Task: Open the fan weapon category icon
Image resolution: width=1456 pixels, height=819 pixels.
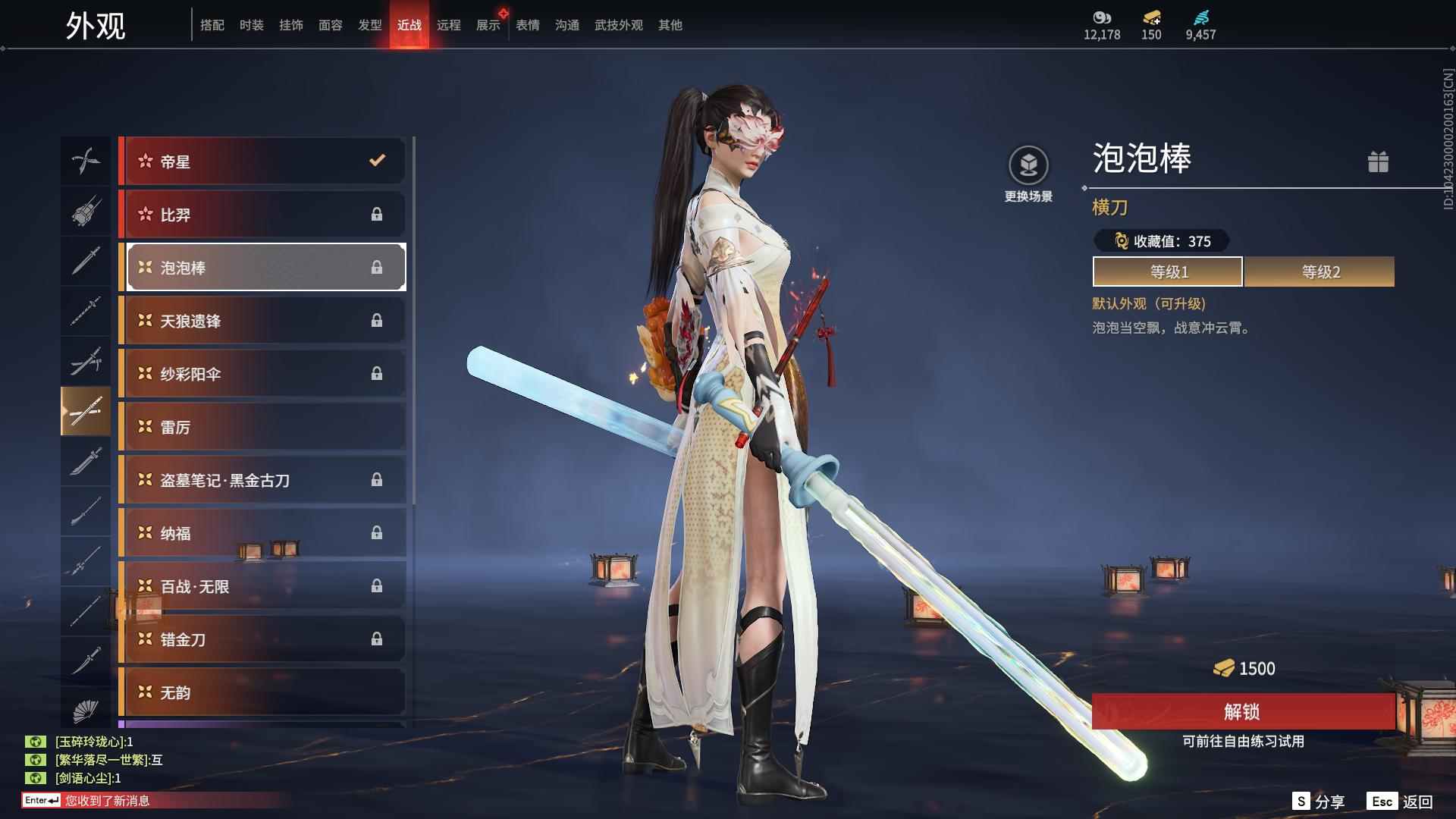Action: pyautogui.click(x=86, y=711)
